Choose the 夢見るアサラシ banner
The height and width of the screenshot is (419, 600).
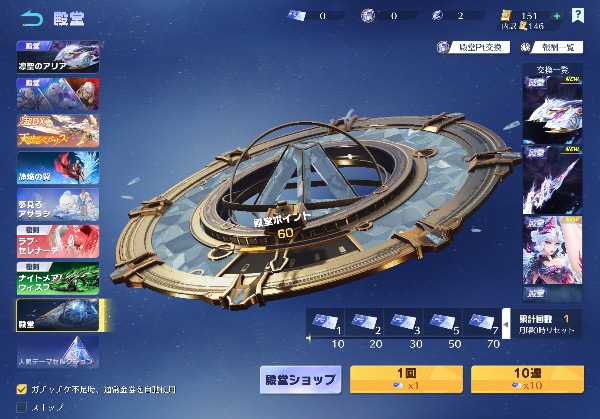pyautogui.click(x=58, y=202)
